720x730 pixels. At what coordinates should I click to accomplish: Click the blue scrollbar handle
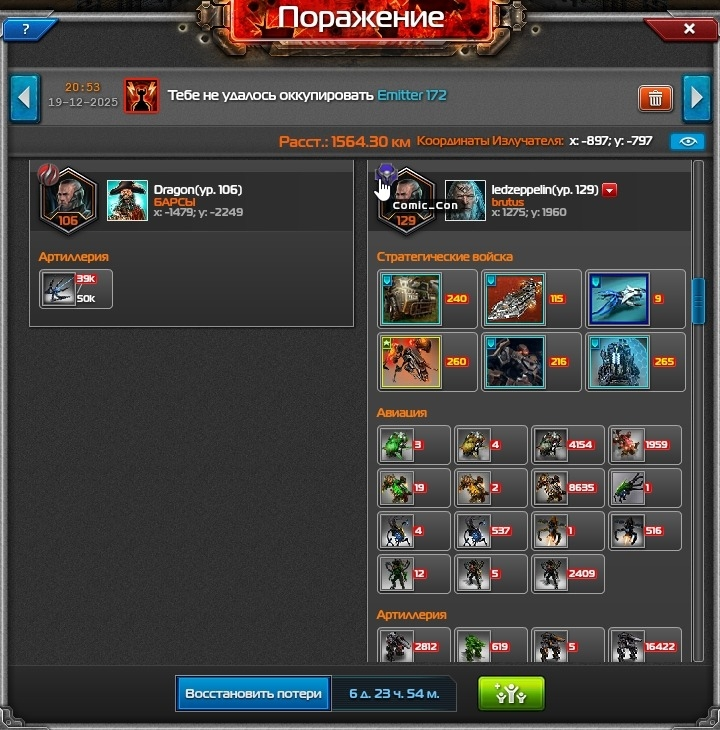[698, 300]
